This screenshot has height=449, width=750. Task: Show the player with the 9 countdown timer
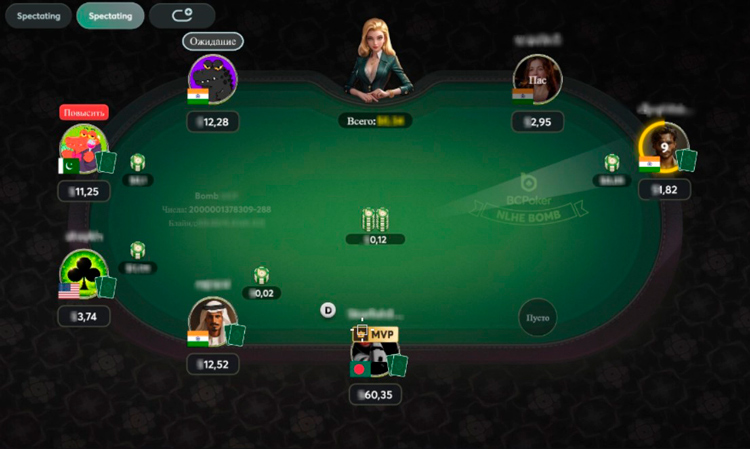(x=664, y=147)
